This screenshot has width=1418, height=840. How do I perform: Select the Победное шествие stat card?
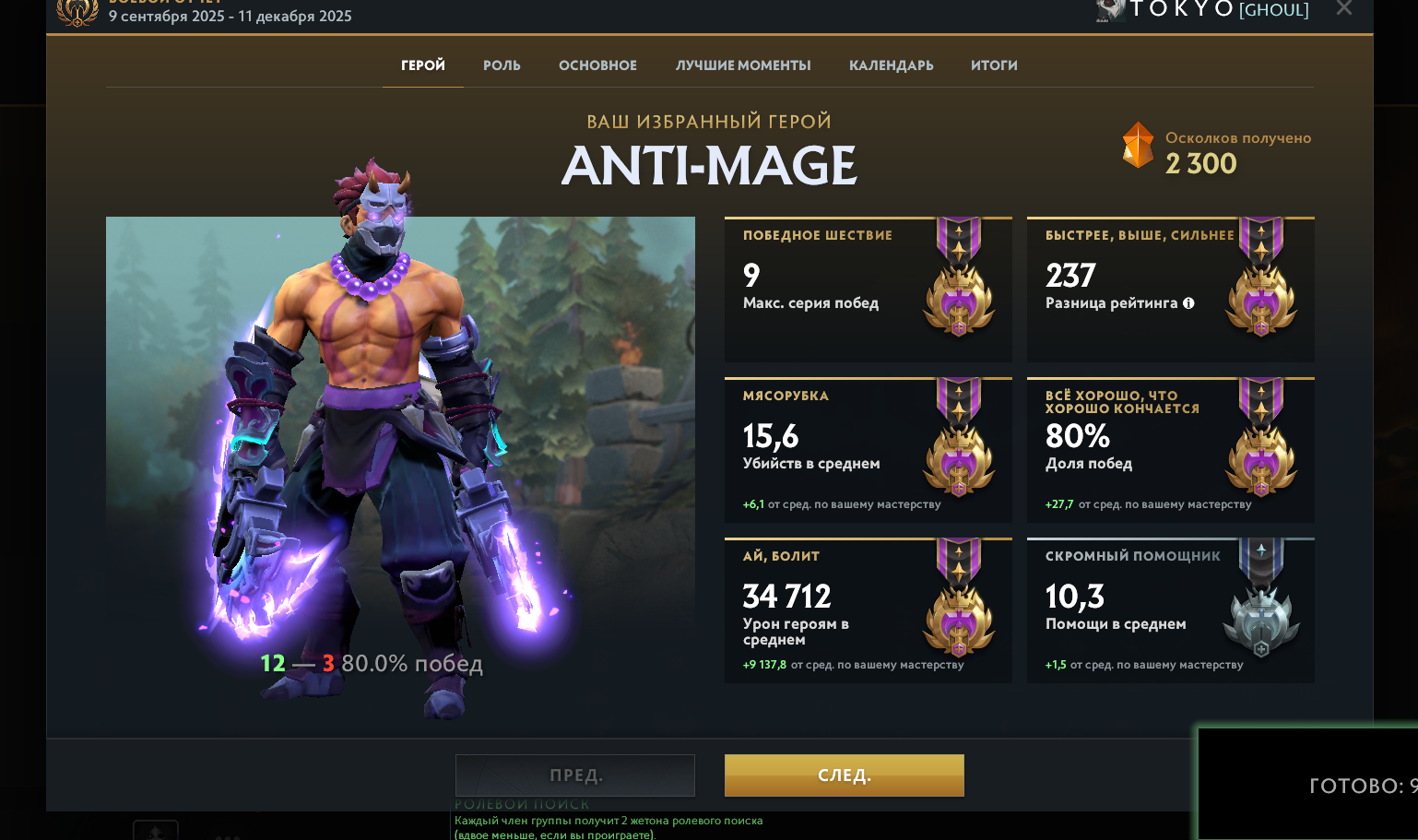[868, 290]
